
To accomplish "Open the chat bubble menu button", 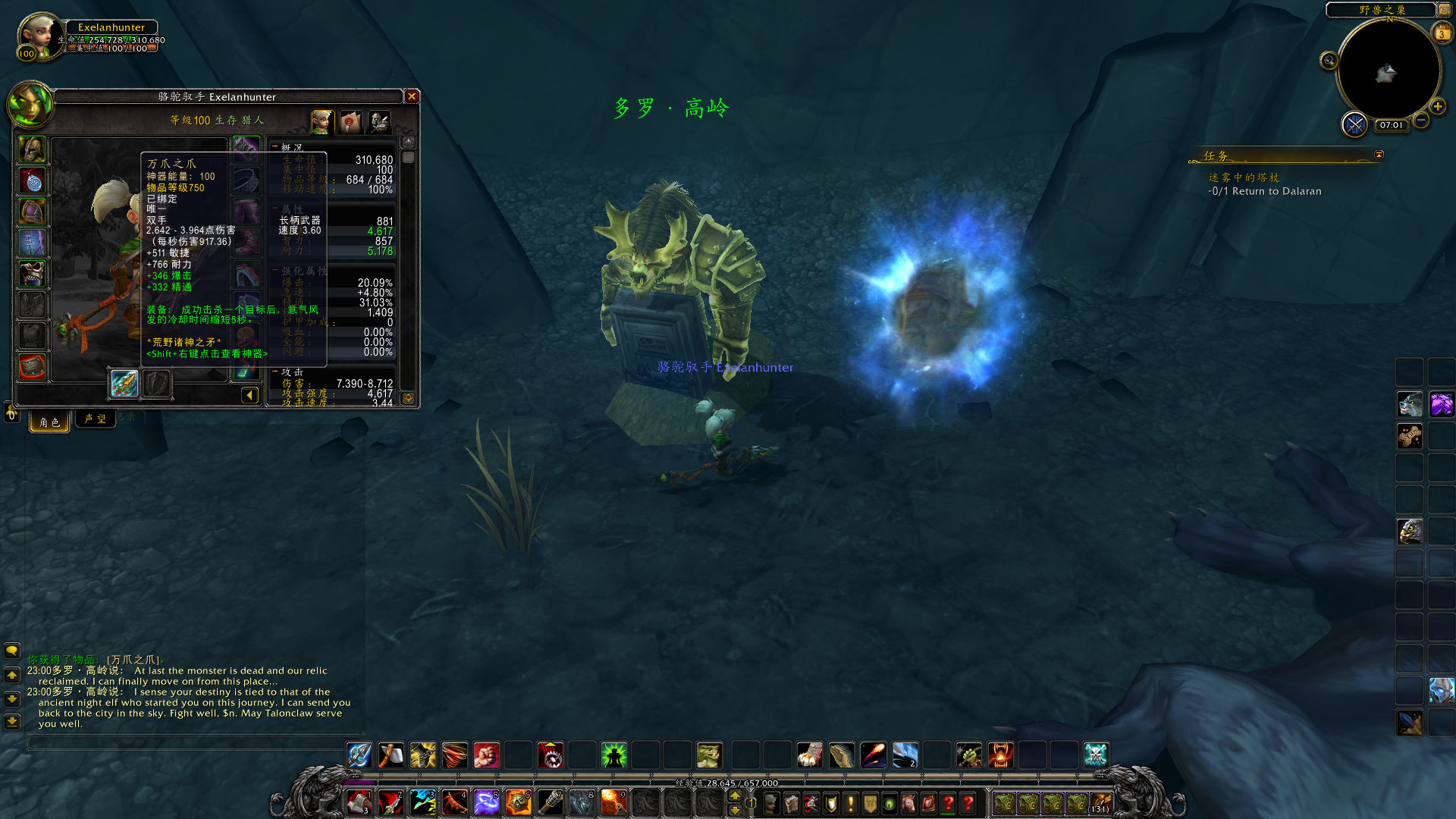I will click(12, 651).
